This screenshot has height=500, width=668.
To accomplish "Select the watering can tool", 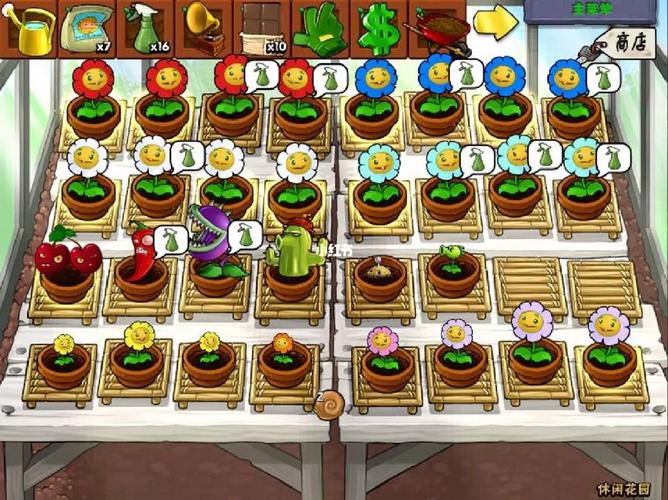I will click(x=30, y=28).
